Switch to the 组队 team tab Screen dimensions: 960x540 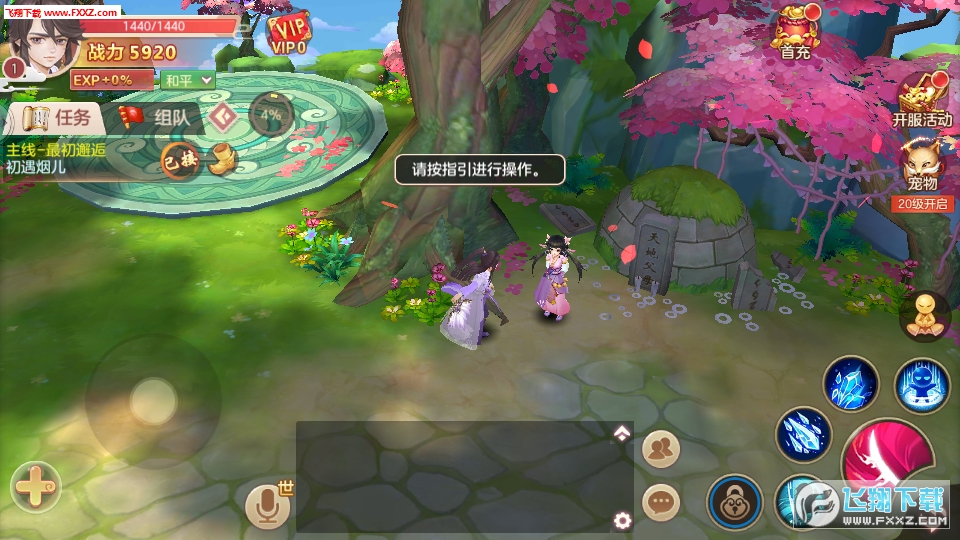click(x=162, y=118)
